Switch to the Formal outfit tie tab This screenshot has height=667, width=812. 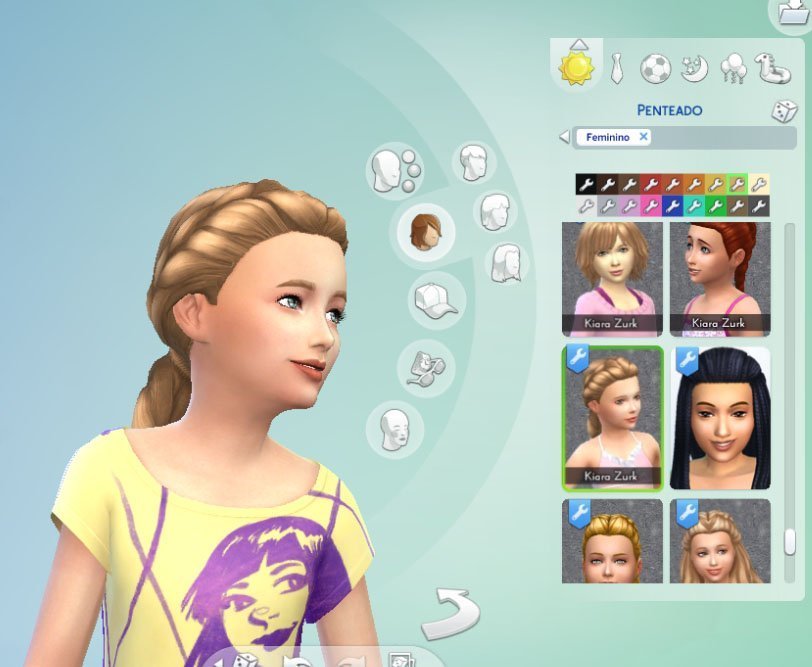pos(617,67)
